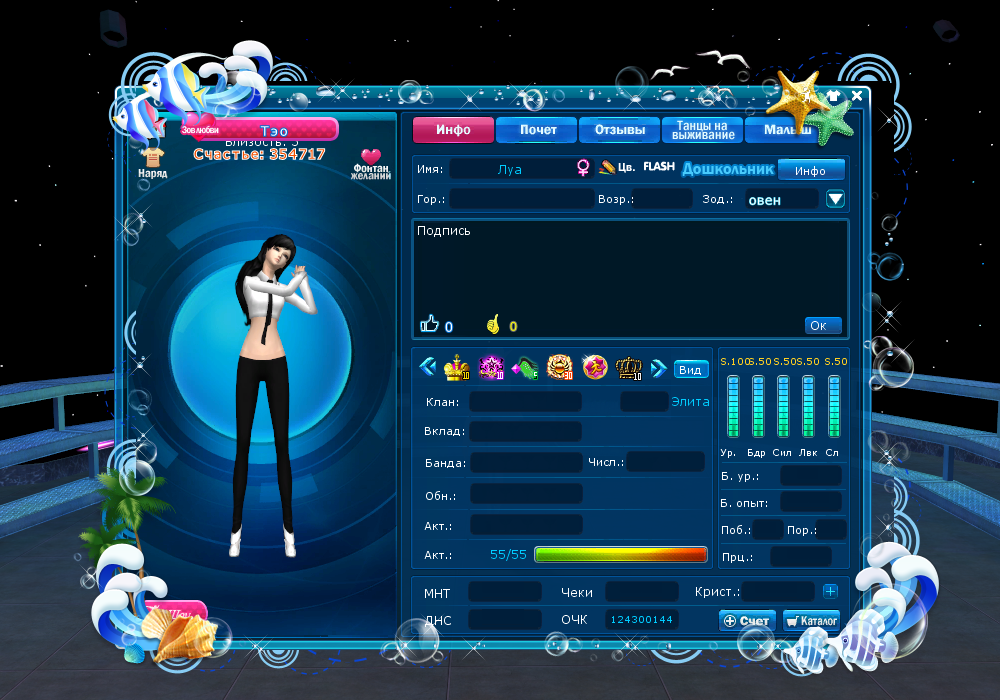Show the Инфо tab

[x=454, y=130]
